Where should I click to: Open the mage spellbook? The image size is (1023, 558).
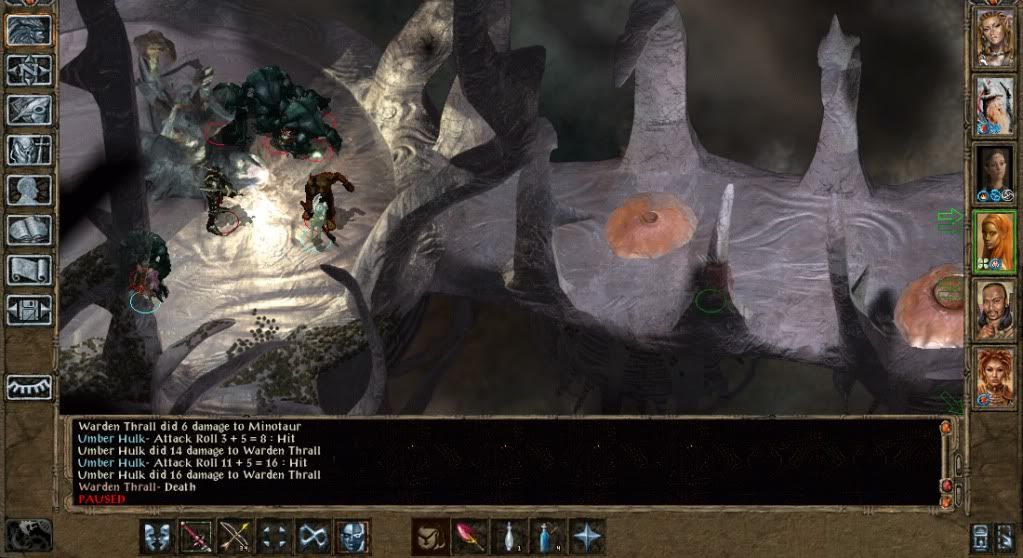pyautogui.click(x=29, y=230)
